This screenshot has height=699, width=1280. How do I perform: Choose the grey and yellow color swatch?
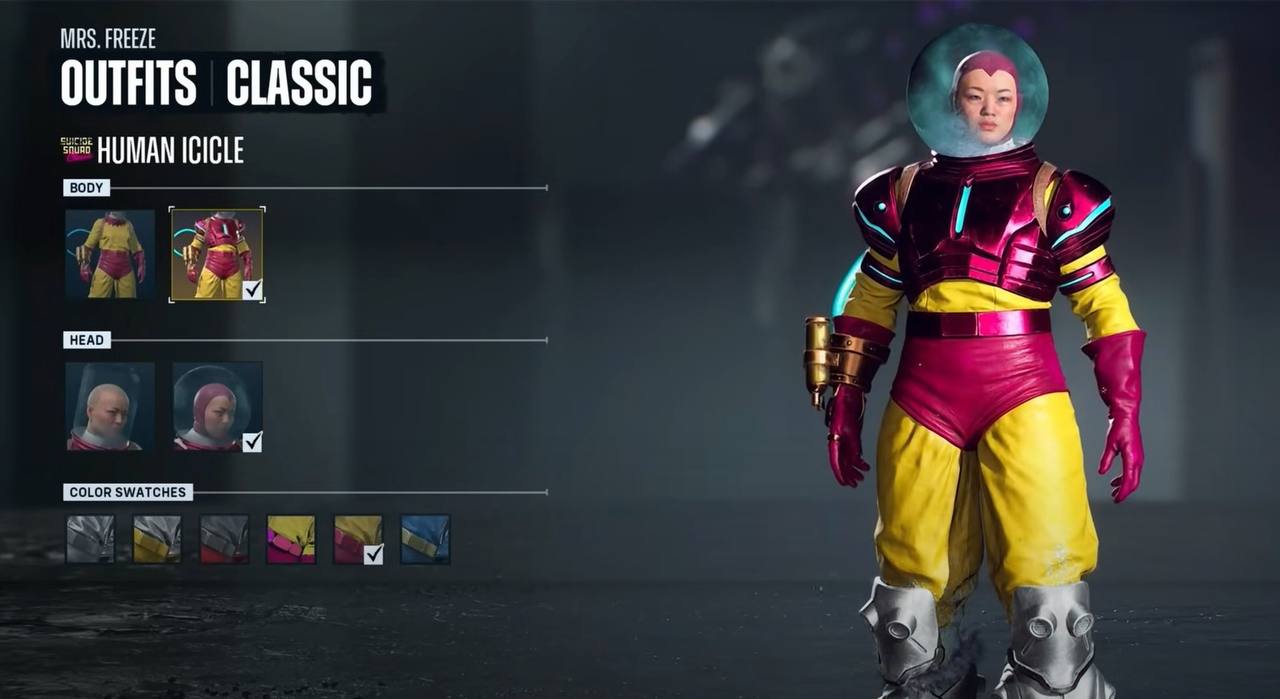tap(157, 539)
